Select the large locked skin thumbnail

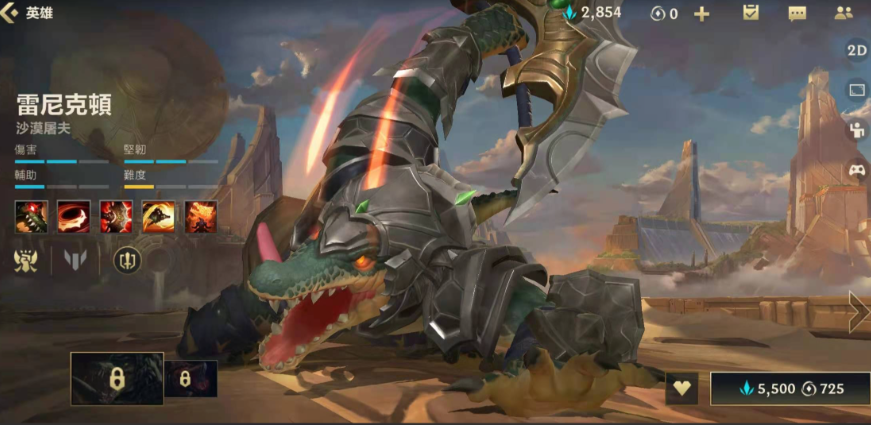tap(116, 379)
